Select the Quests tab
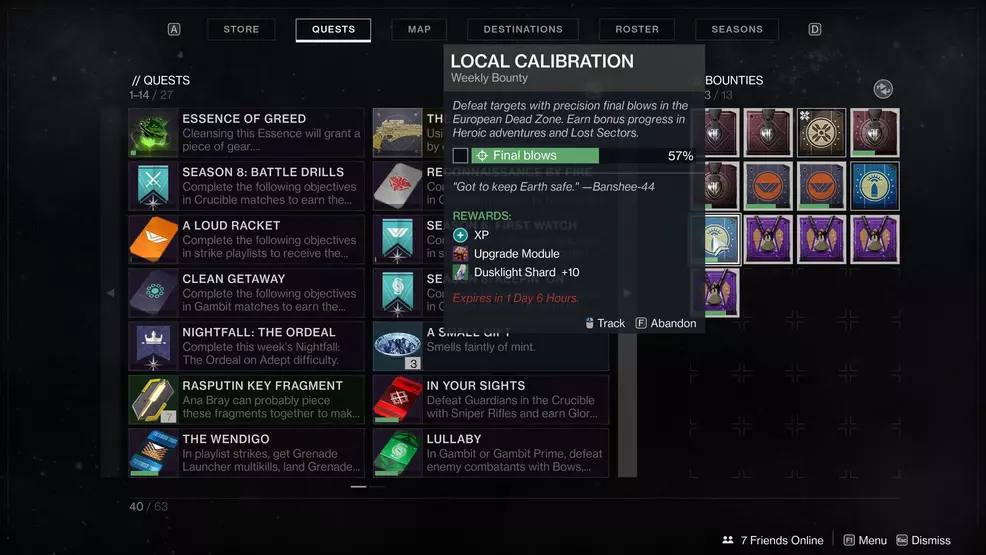986x555 pixels. coord(333,30)
